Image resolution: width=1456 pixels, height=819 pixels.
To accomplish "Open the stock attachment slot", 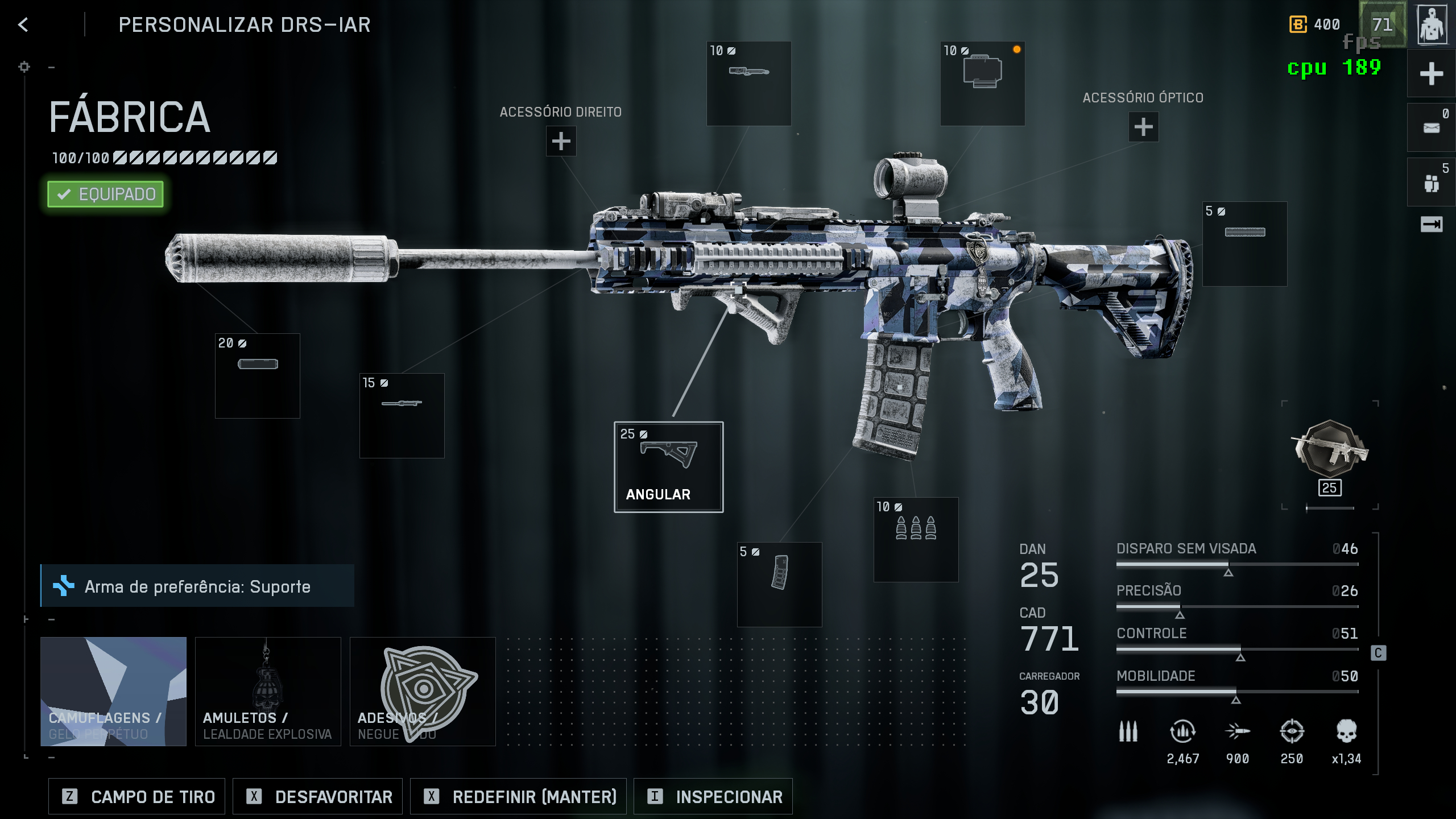I will click(1244, 243).
